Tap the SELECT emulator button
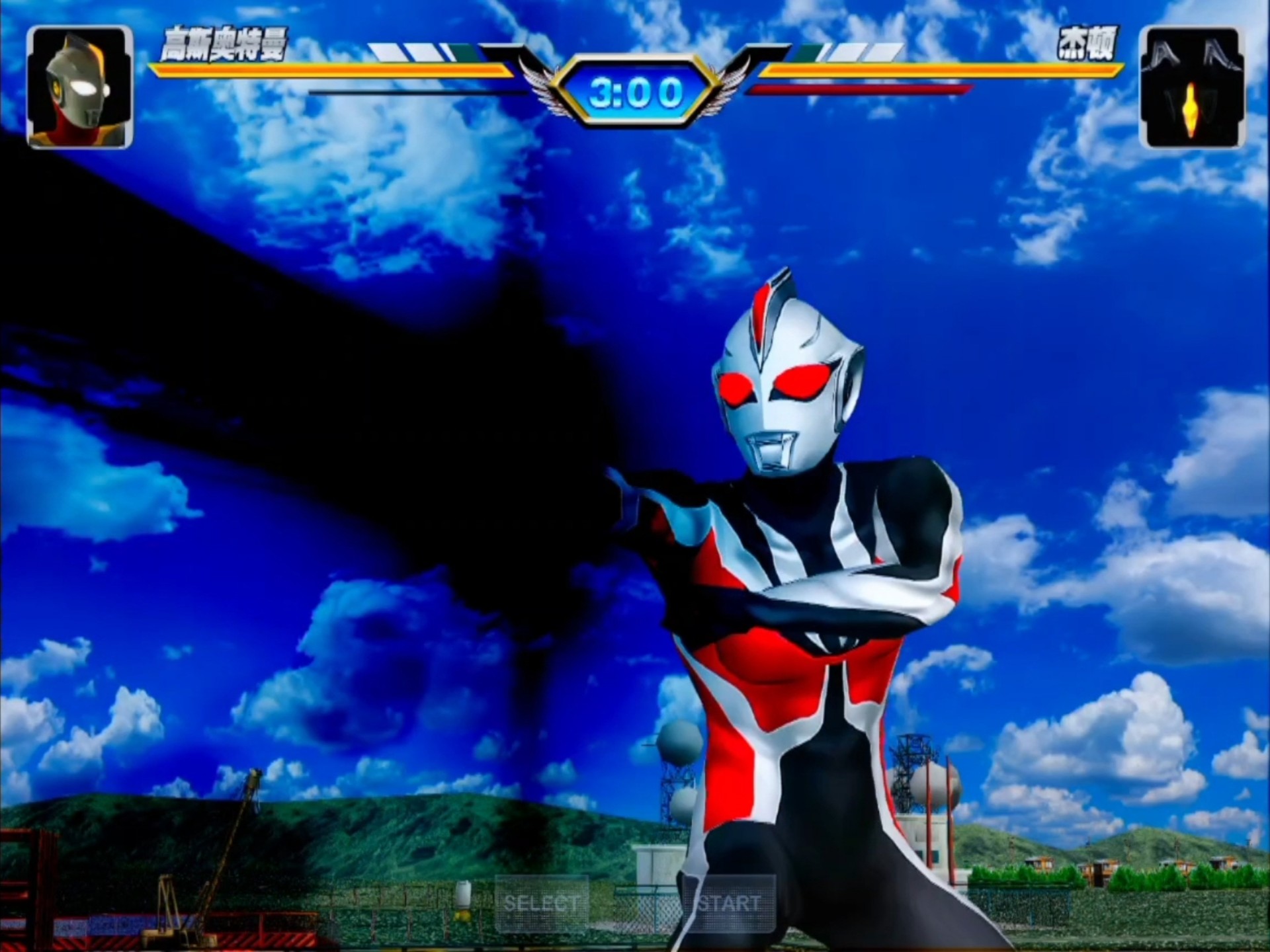1270x952 pixels. pos(542,903)
